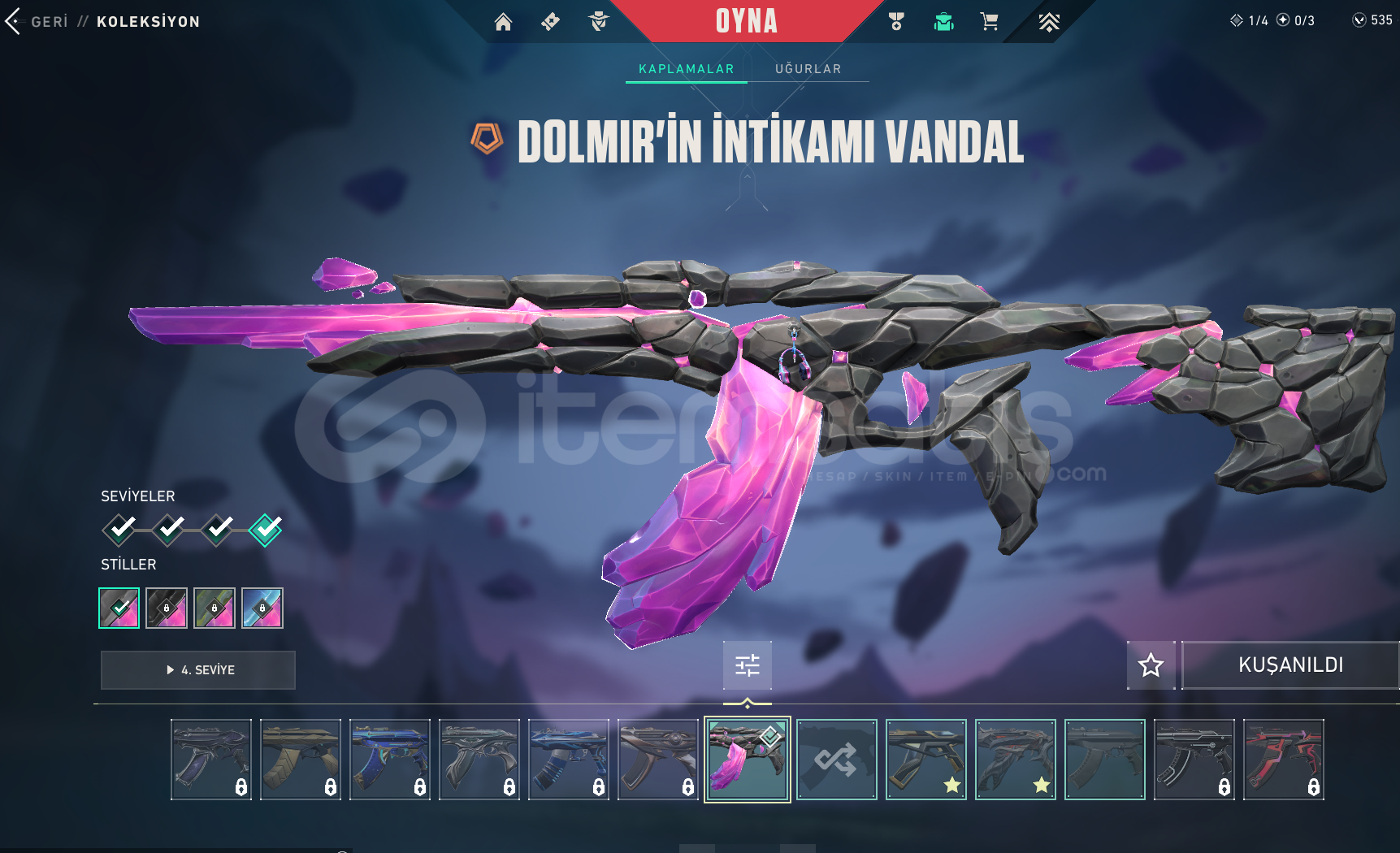Viewport: 1400px width, 853px height.
Task: Select the pink crystal Vandal thumbnail
Action: coord(747,760)
